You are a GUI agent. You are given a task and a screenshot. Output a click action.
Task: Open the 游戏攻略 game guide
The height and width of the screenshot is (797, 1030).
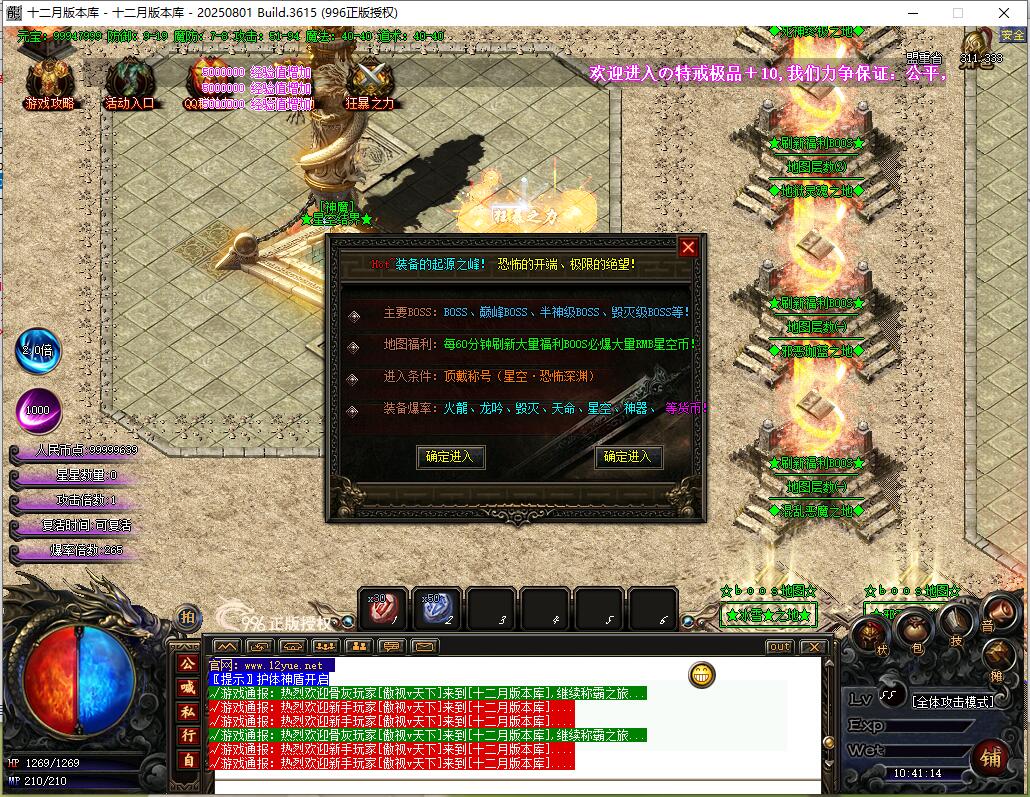click(49, 82)
